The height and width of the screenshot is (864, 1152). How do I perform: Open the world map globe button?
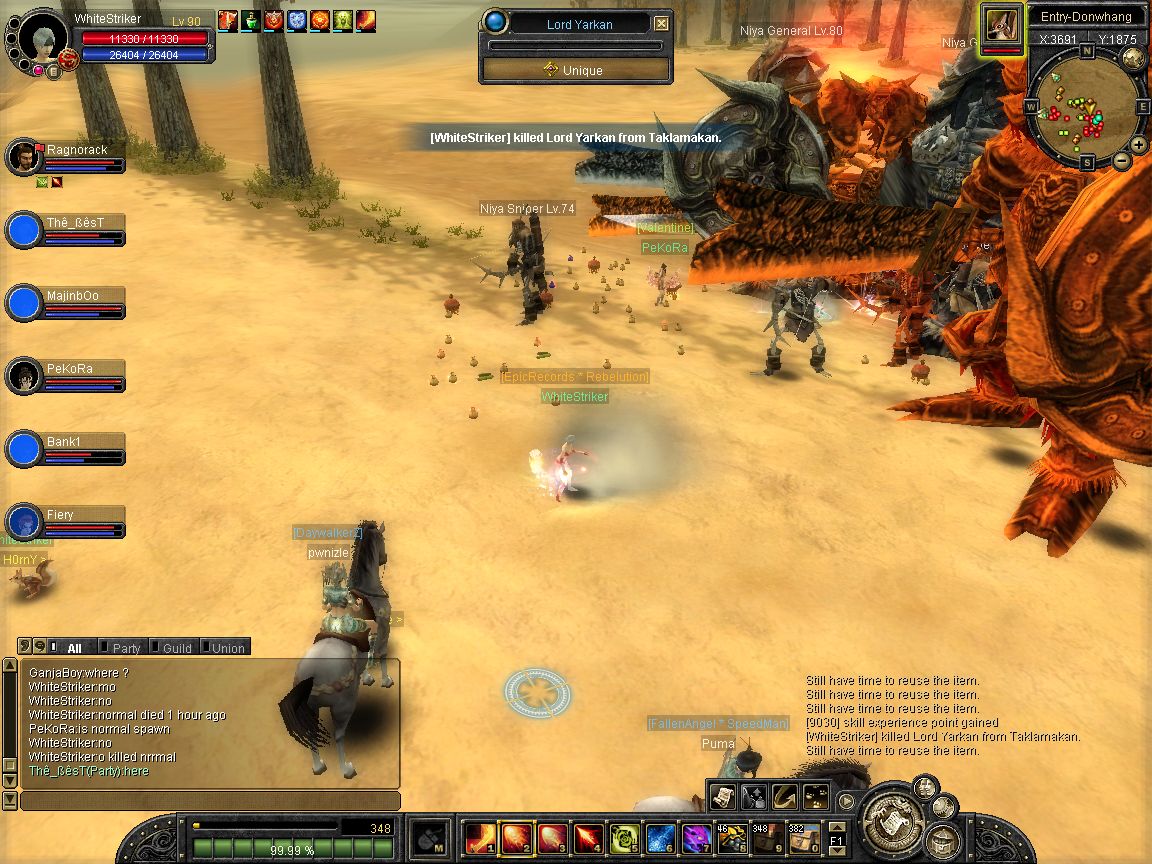(1134, 57)
